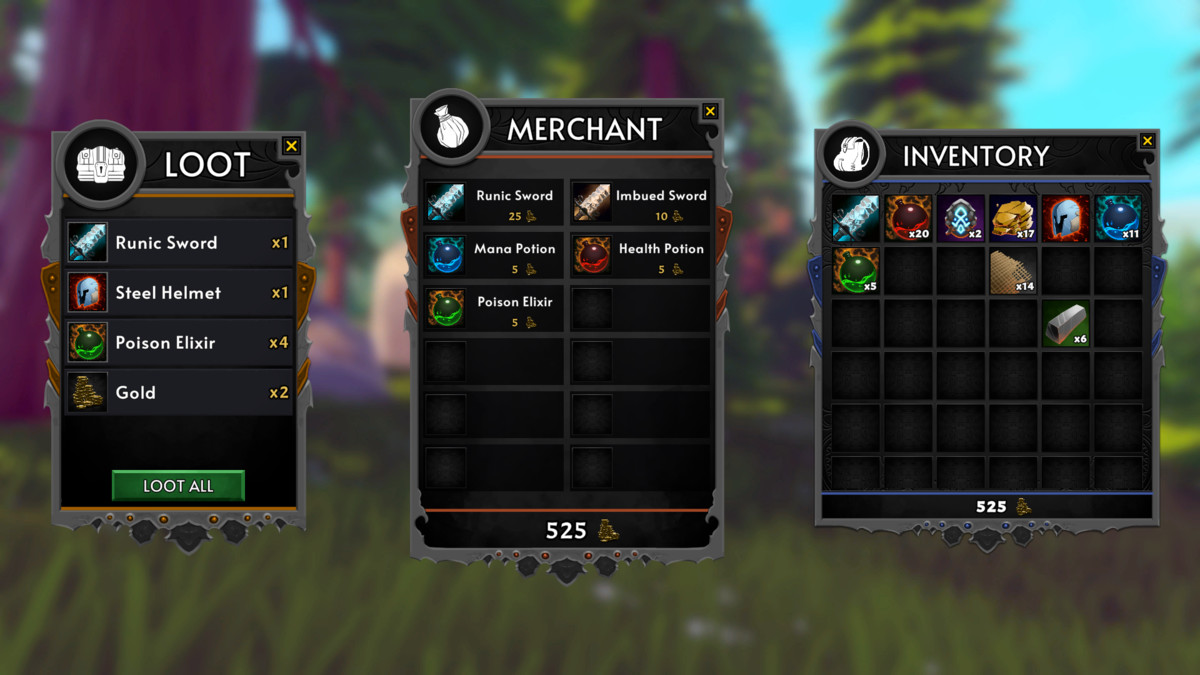Select Poison Elixir in the merchant list
Viewport: 1200px width, 675px height.
click(494, 308)
